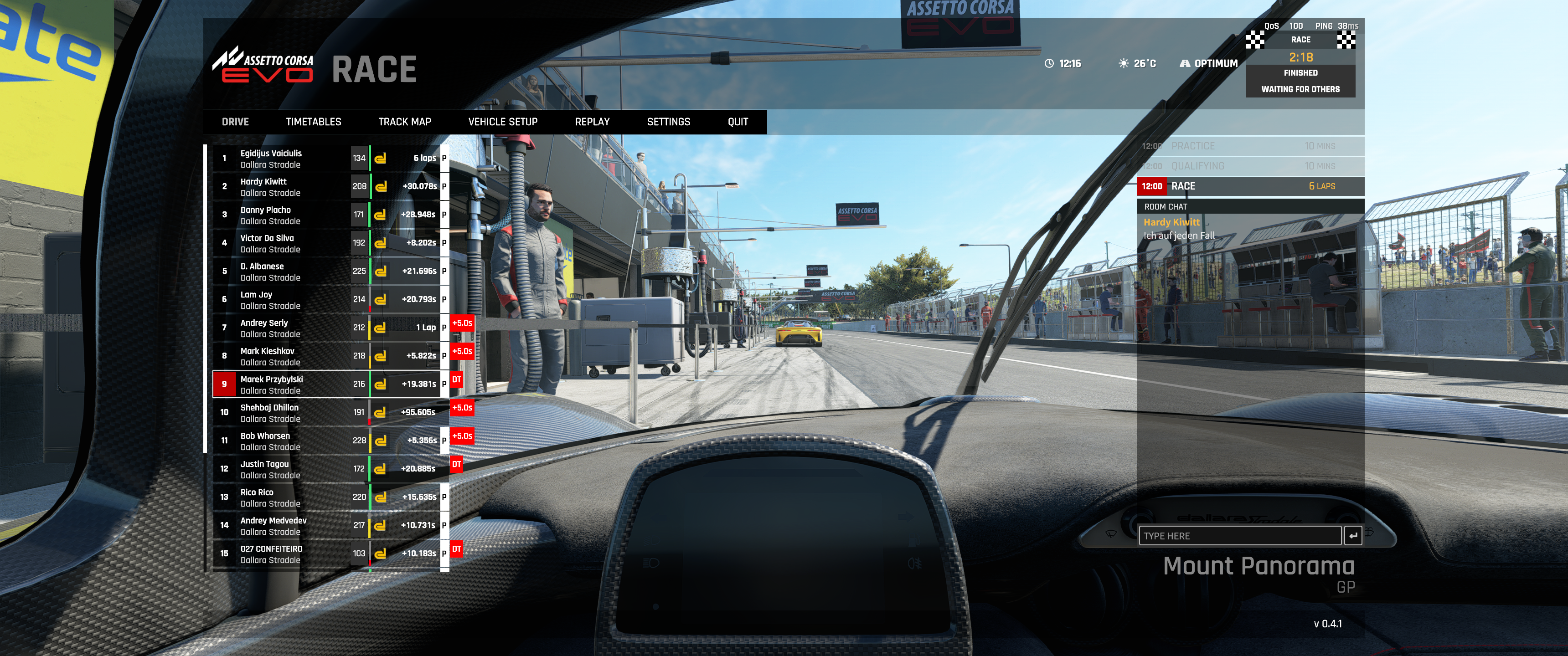1568x656 pixels.
Task: Go to Vehicle Setup
Action: pyautogui.click(x=502, y=122)
